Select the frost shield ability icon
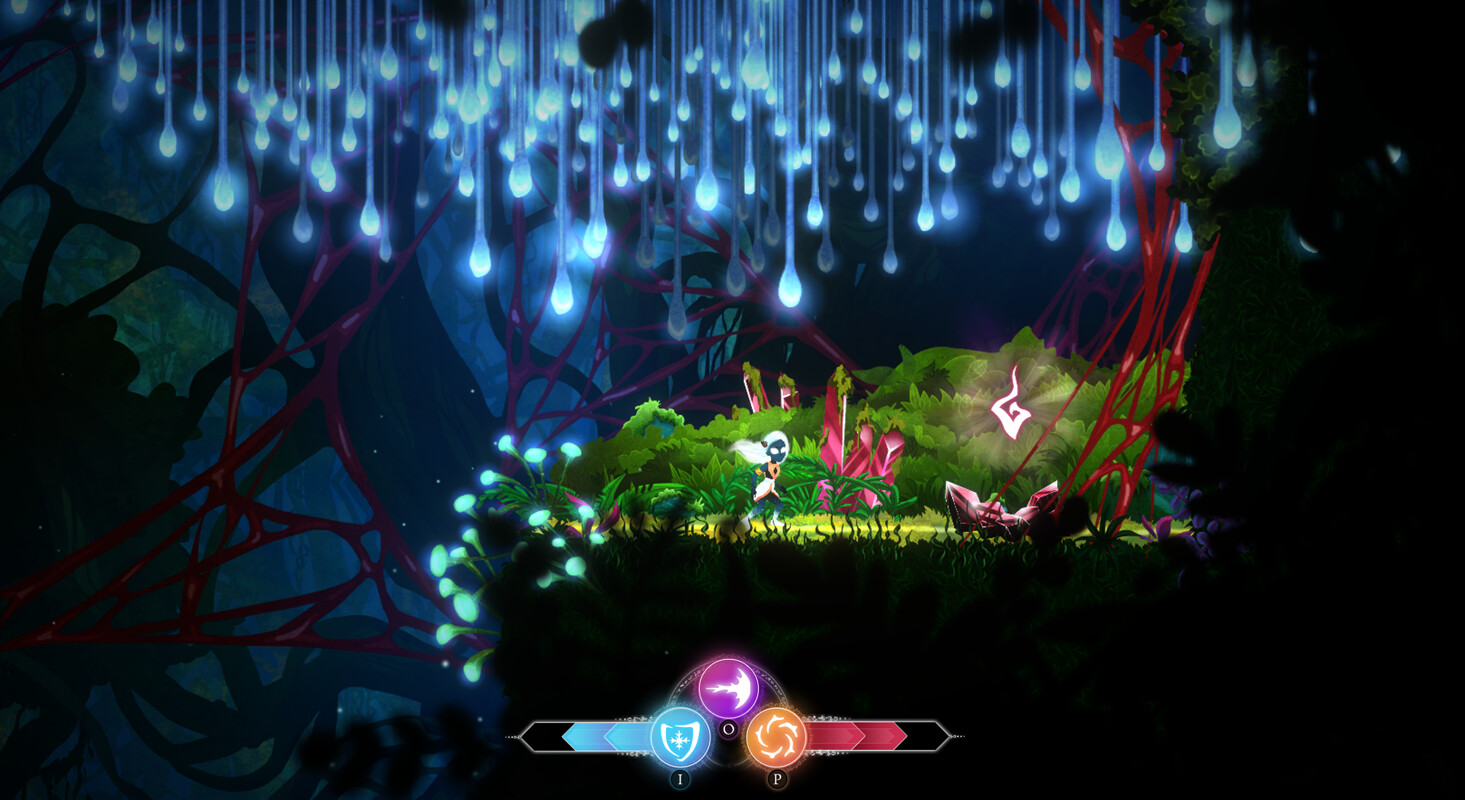Image resolution: width=1465 pixels, height=800 pixels. [x=682, y=735]
